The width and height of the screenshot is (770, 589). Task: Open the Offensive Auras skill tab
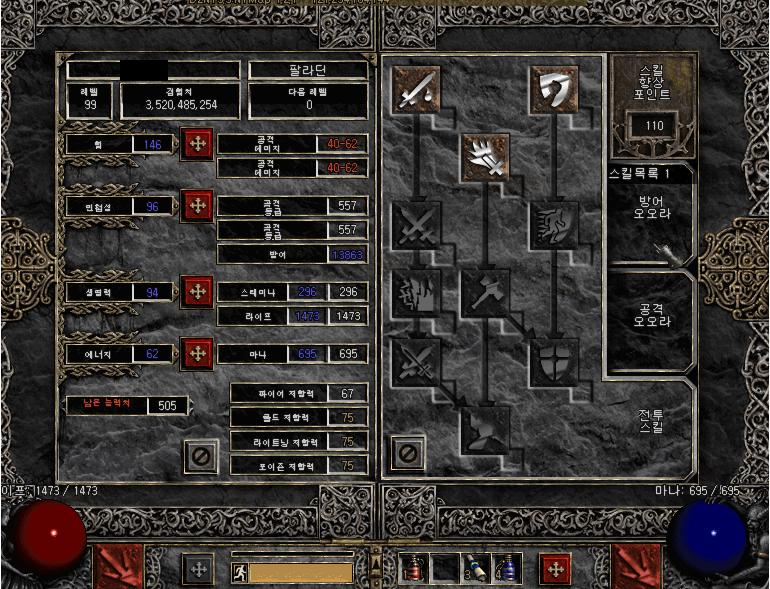click(651, 314)
